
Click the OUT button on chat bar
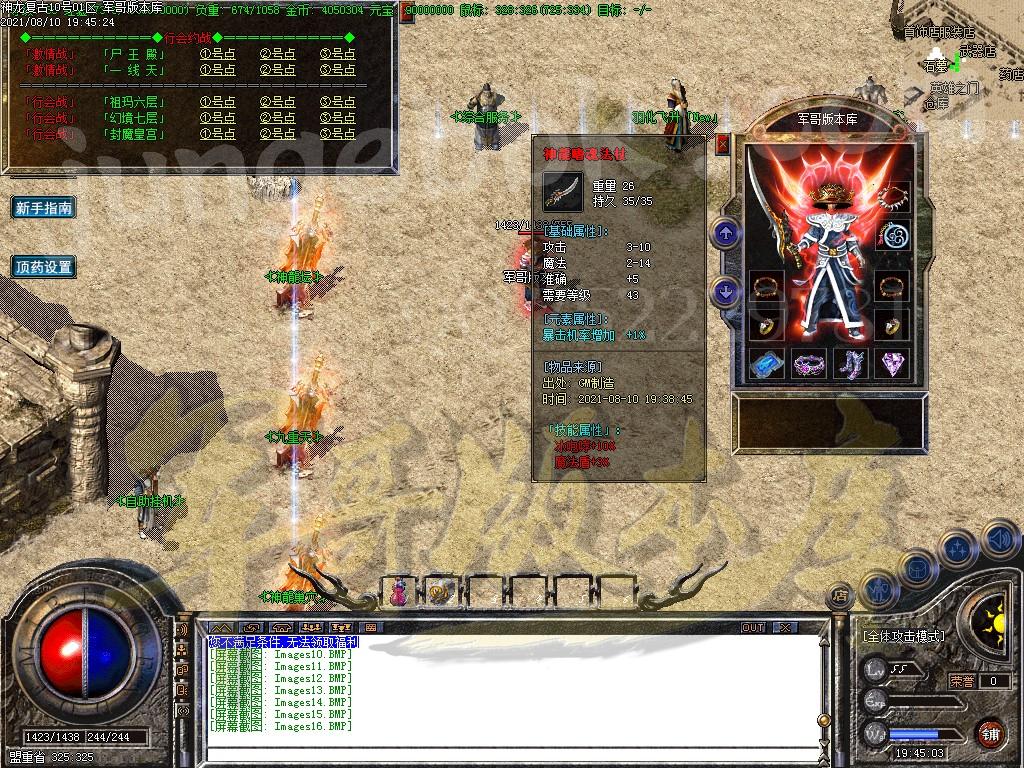[753, 627]
